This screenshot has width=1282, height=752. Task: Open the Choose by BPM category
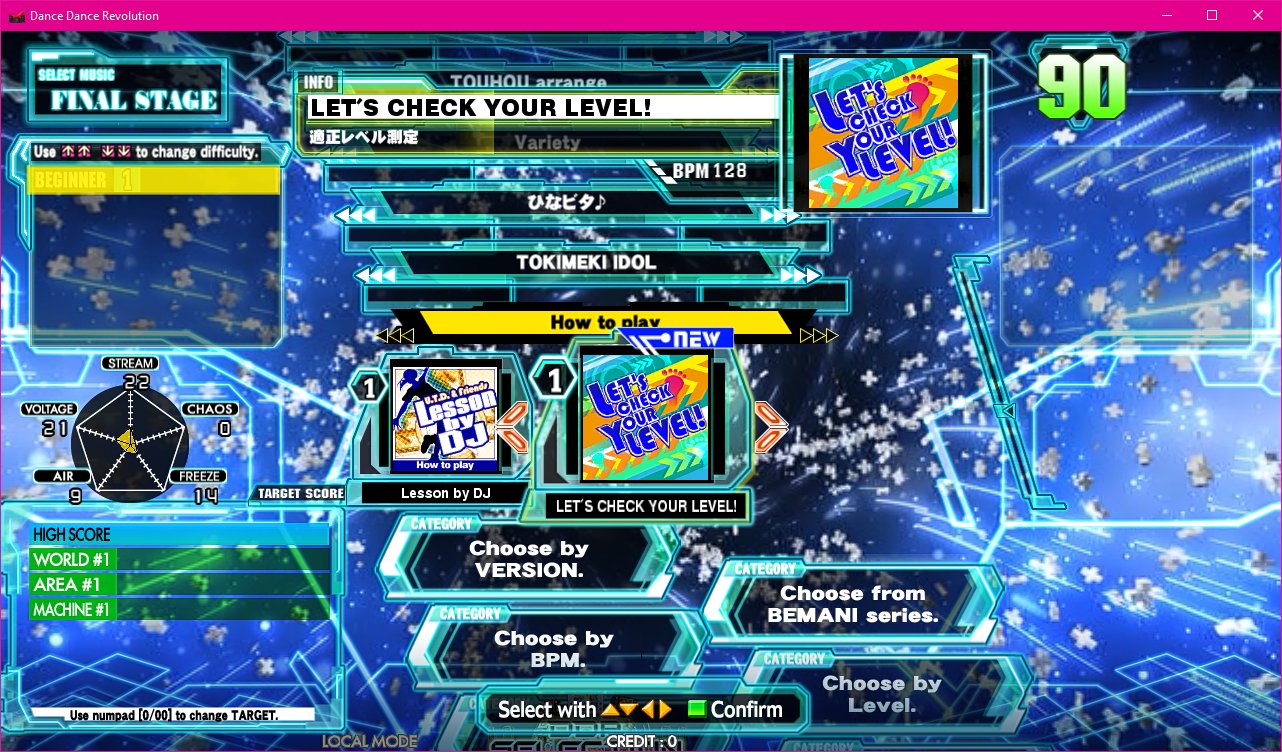553,649
